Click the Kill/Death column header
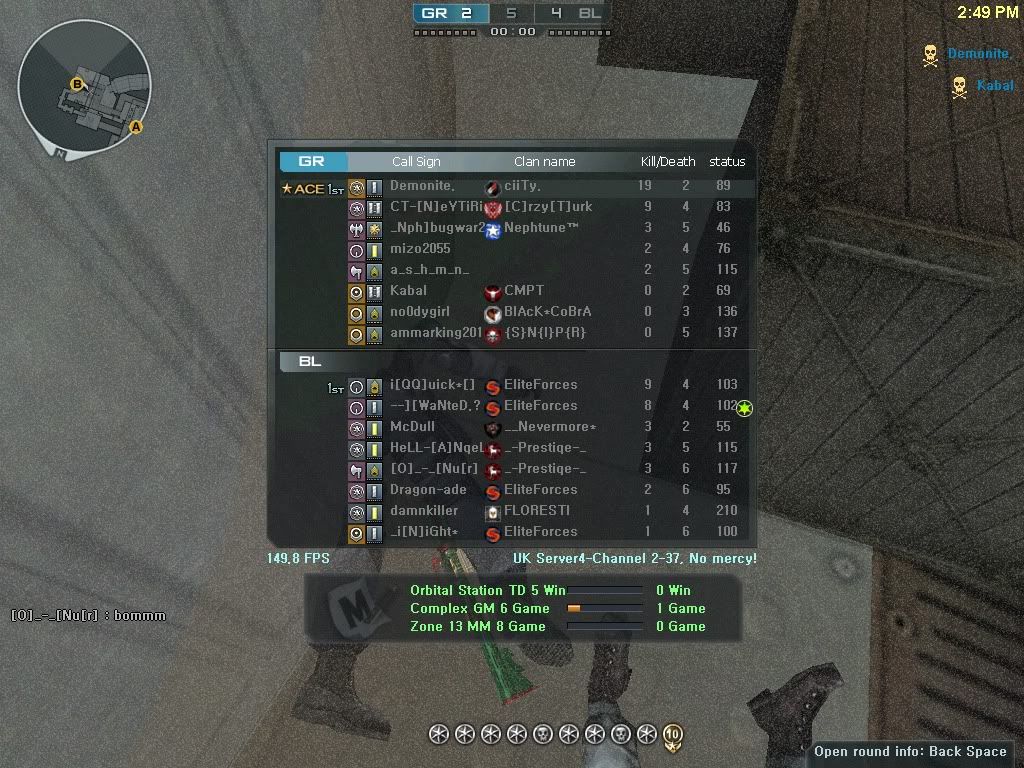Screen dimensions: 1024x768 coord(668,161)
